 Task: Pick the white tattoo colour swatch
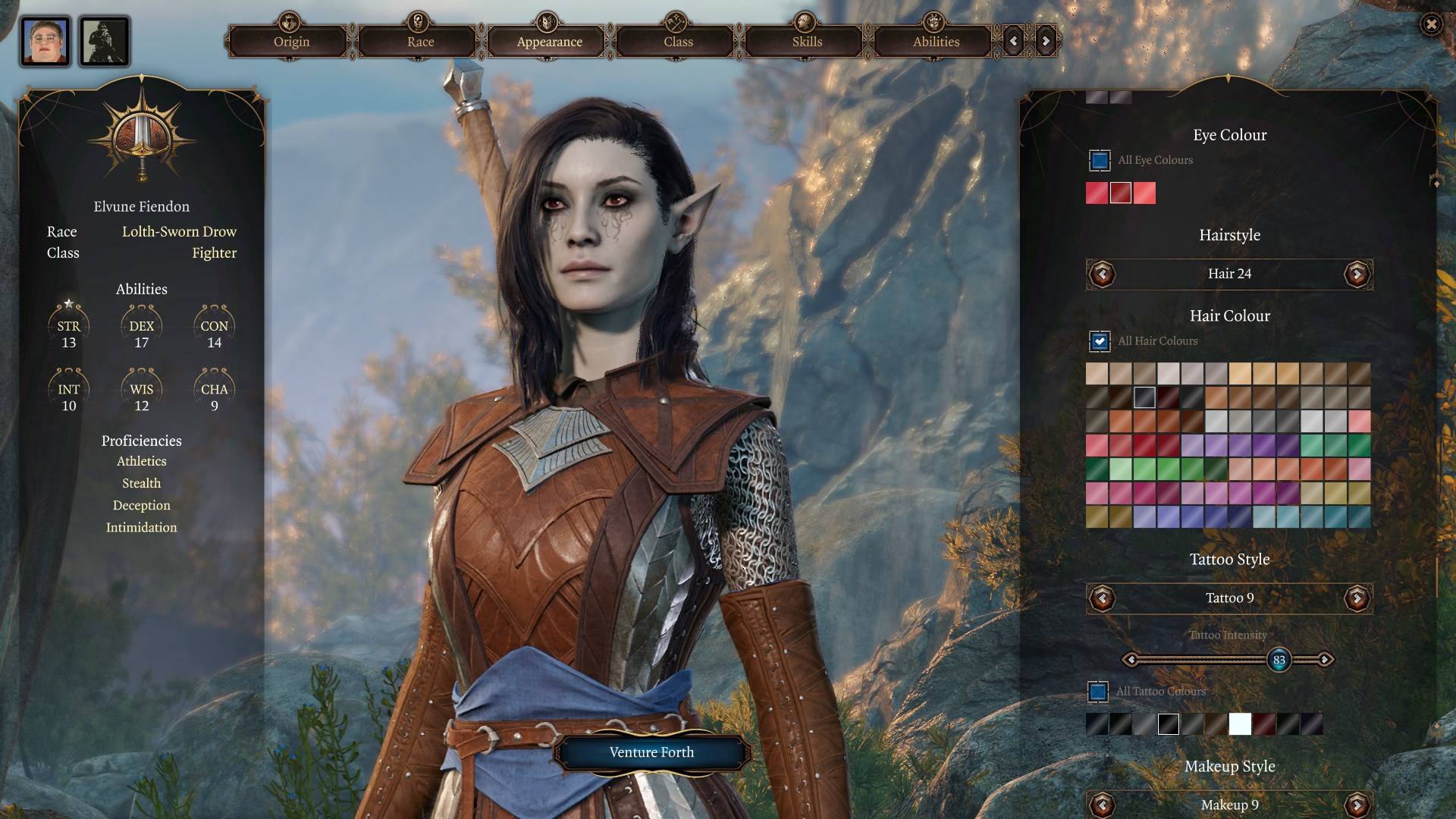(x=1240, y=724)
